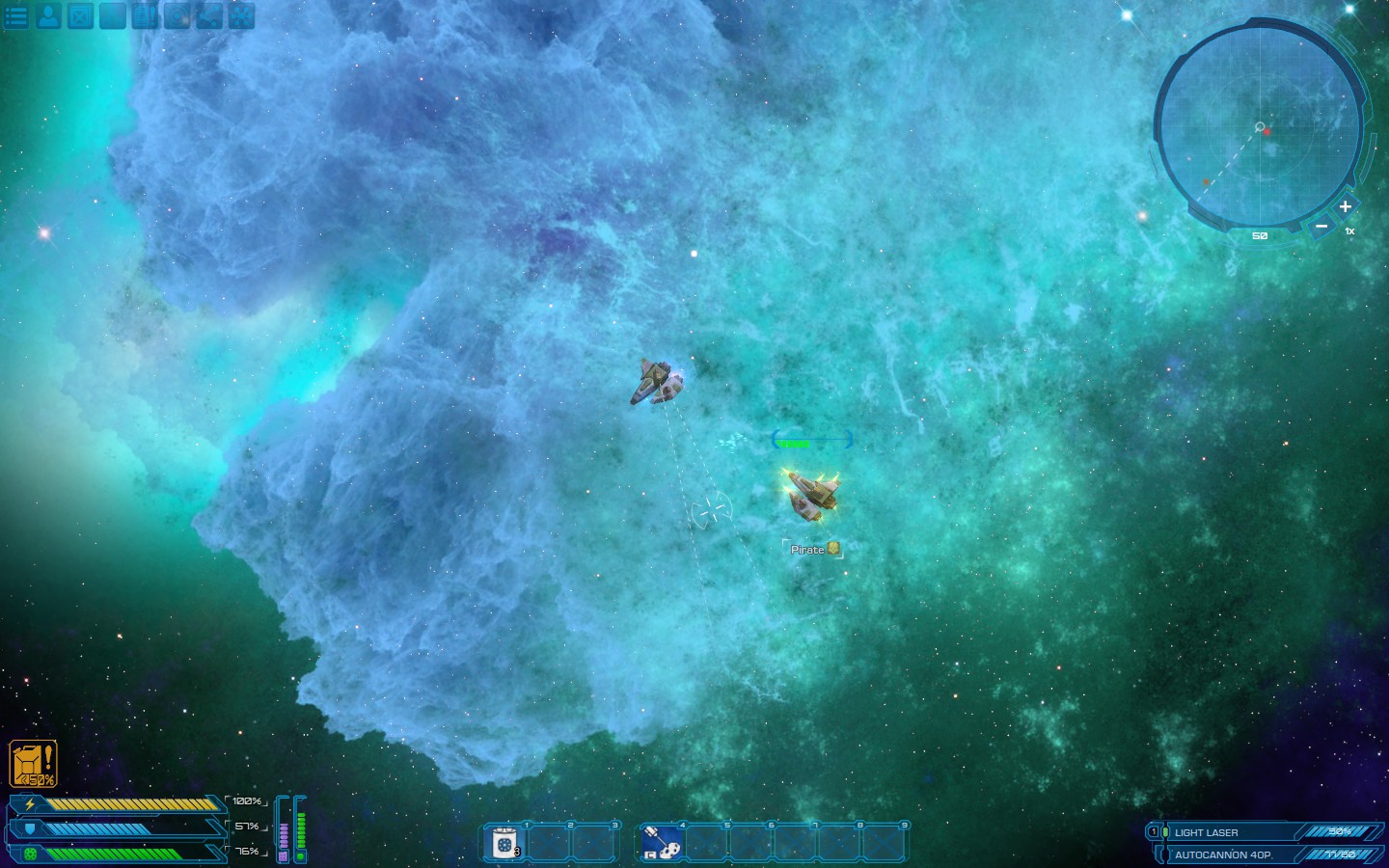Open the character profile panel

(47, 16)
